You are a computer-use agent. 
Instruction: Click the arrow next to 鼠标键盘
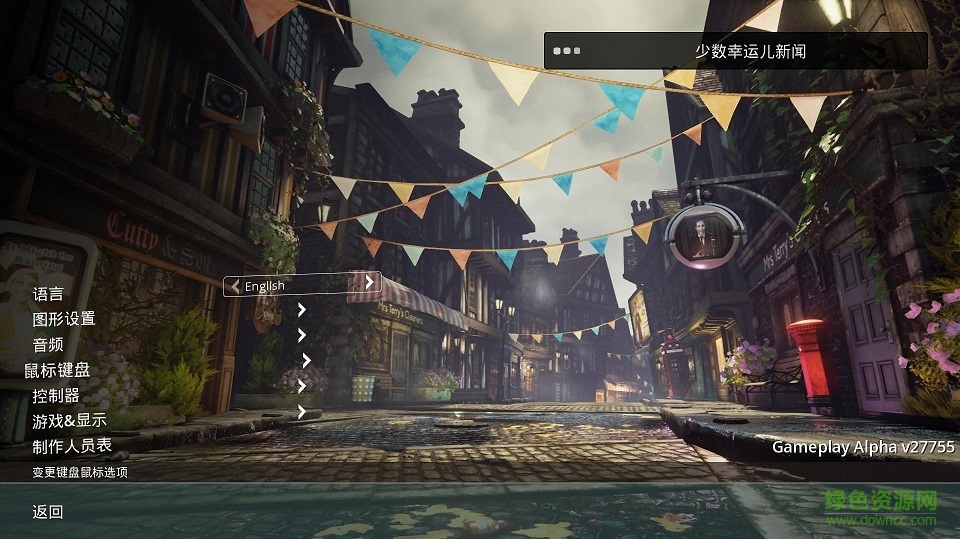[x=306, y=360]
